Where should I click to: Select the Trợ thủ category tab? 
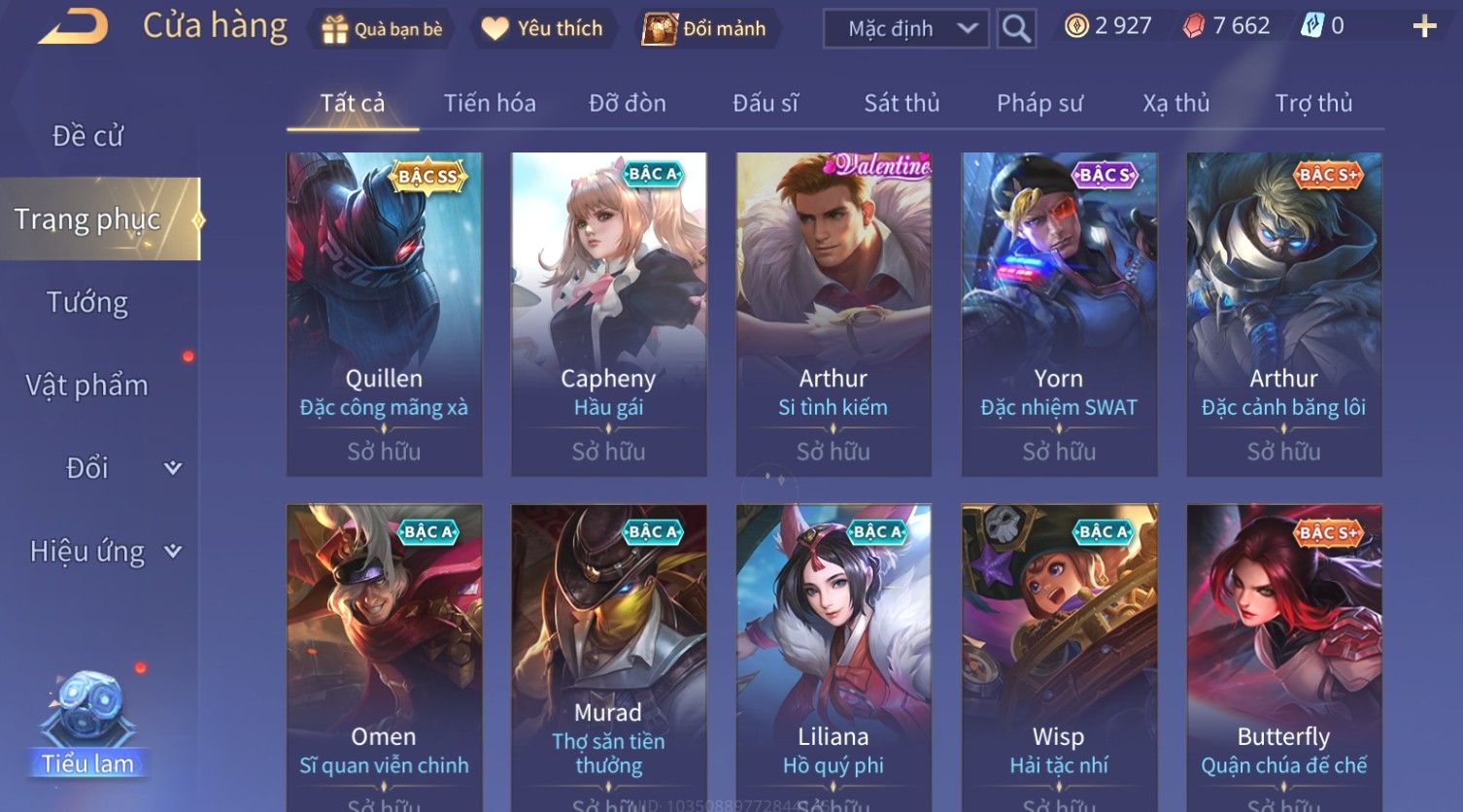pos(1313,103)
